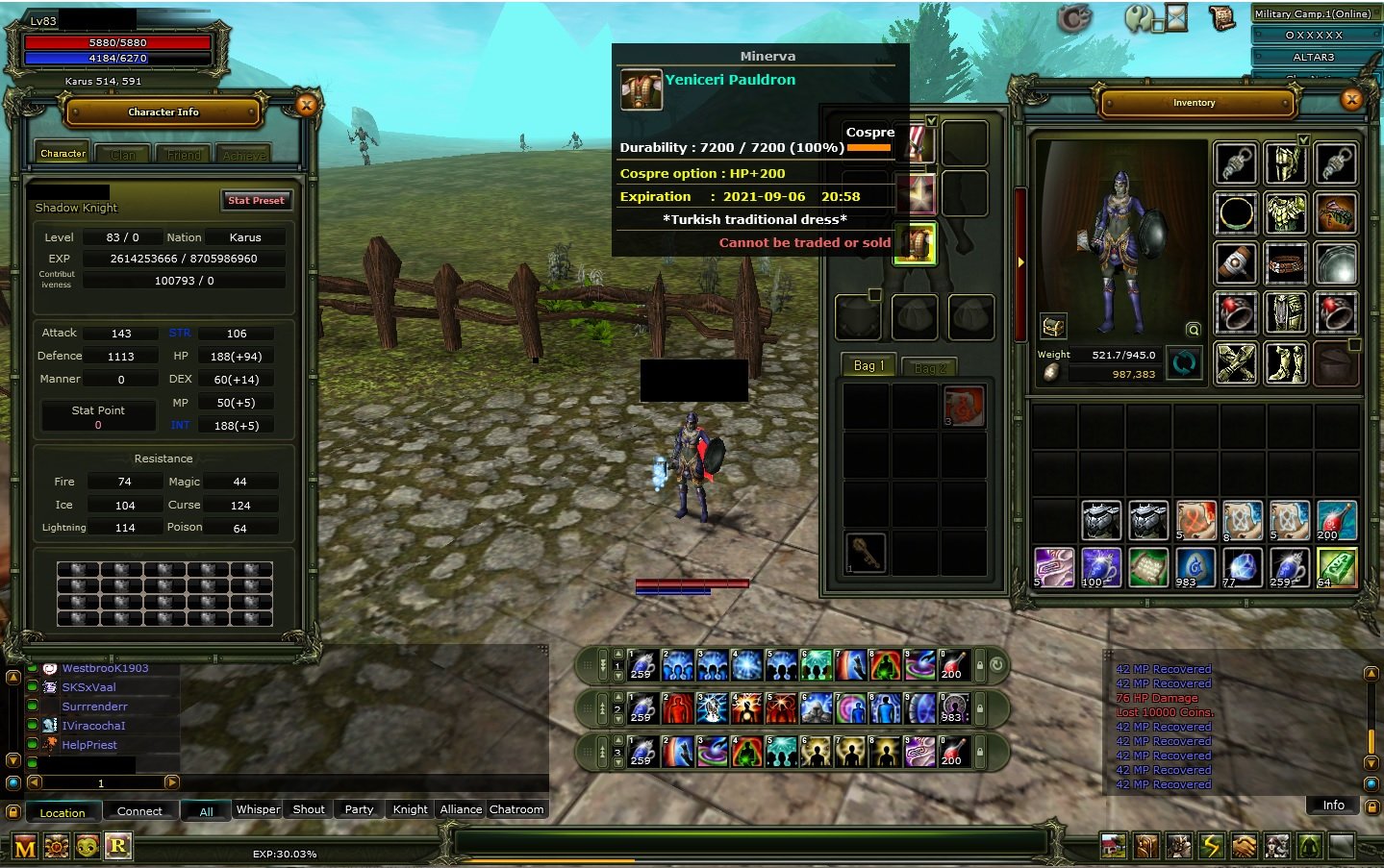Click the Info button above the combat log
The image size is (1384, 868).
1332,806
